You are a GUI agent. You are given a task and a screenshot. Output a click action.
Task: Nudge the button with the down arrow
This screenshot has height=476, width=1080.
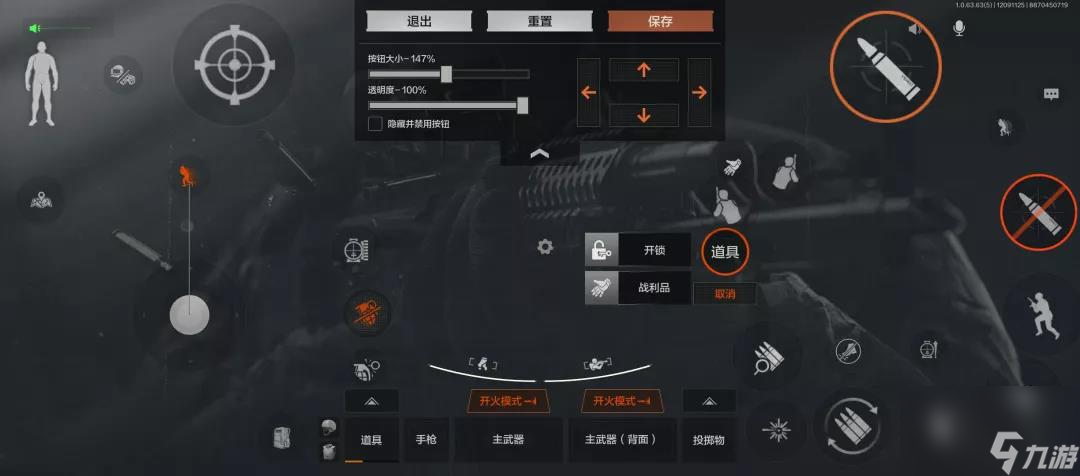(x=643, y=115)
